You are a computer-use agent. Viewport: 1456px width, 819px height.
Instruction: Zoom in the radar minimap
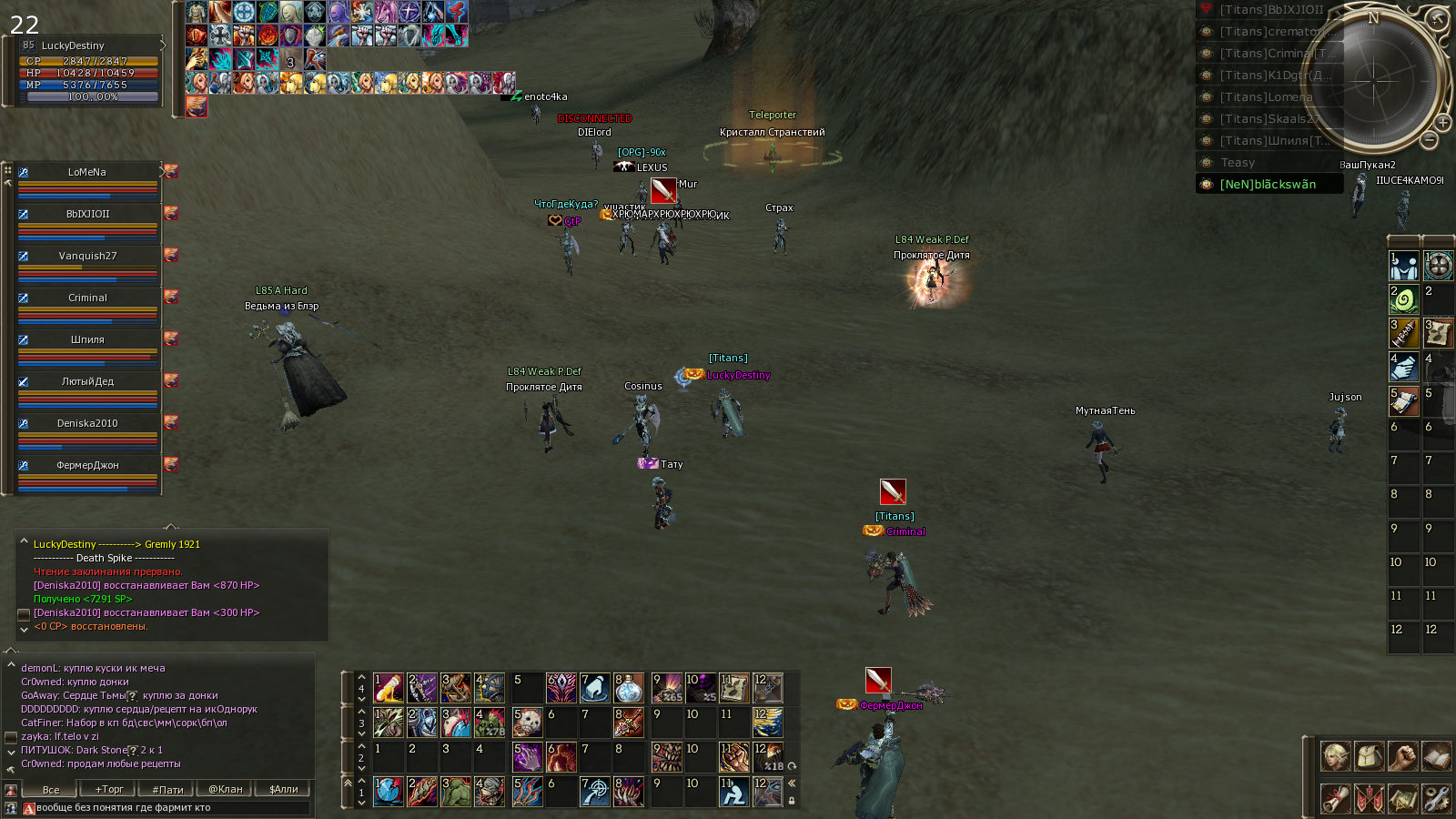click(1443, 122)
